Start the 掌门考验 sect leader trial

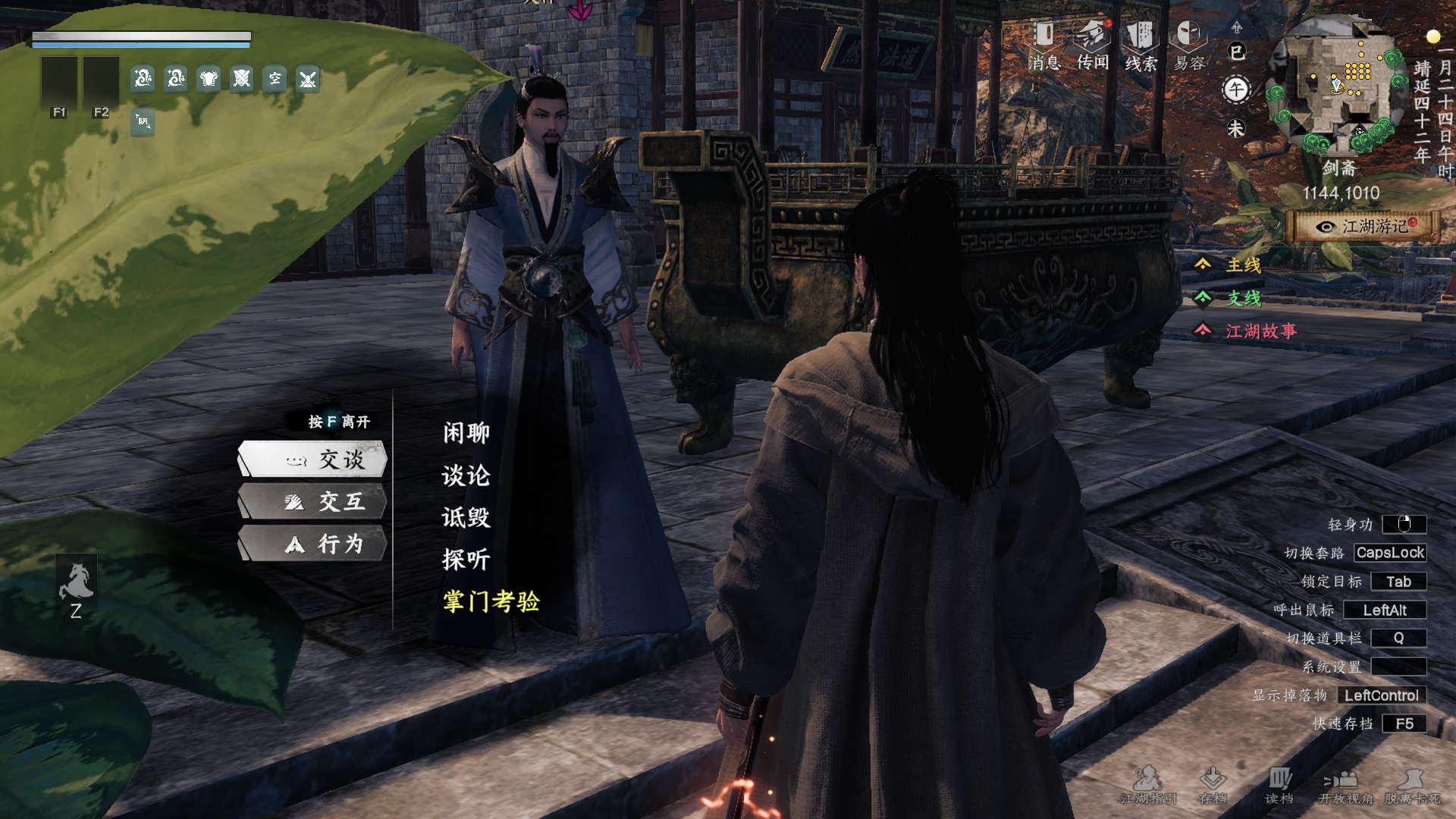point(491,601)
